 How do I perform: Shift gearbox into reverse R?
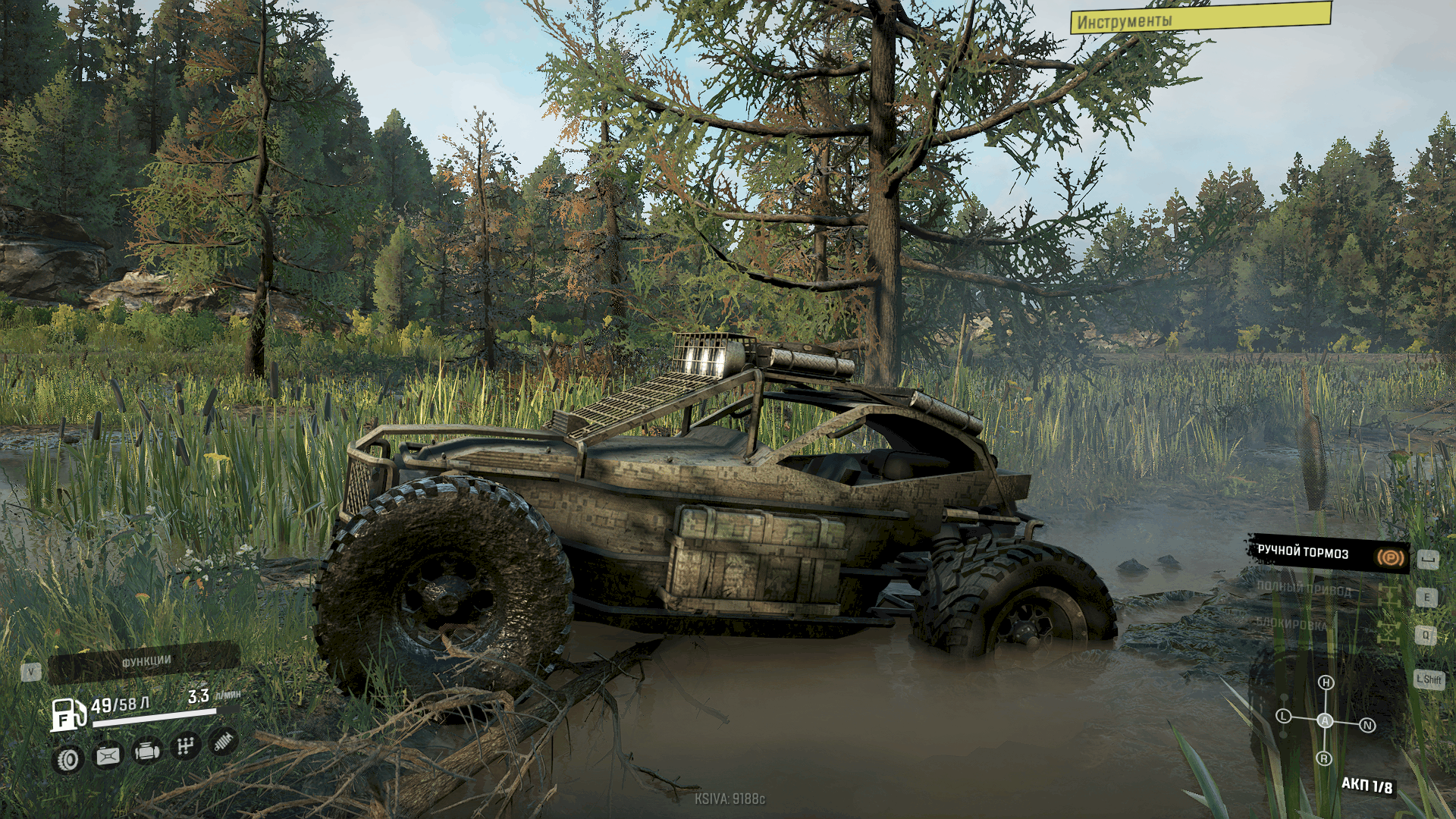1324,758
